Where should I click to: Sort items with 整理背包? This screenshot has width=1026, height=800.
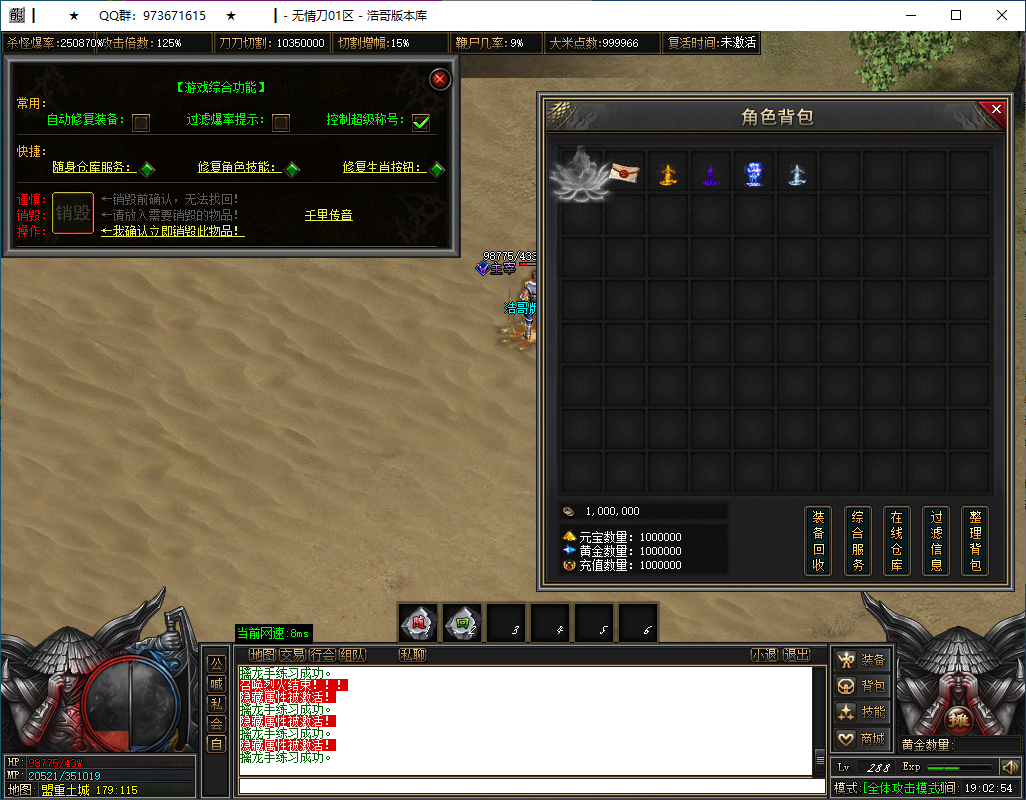(975, 541)
